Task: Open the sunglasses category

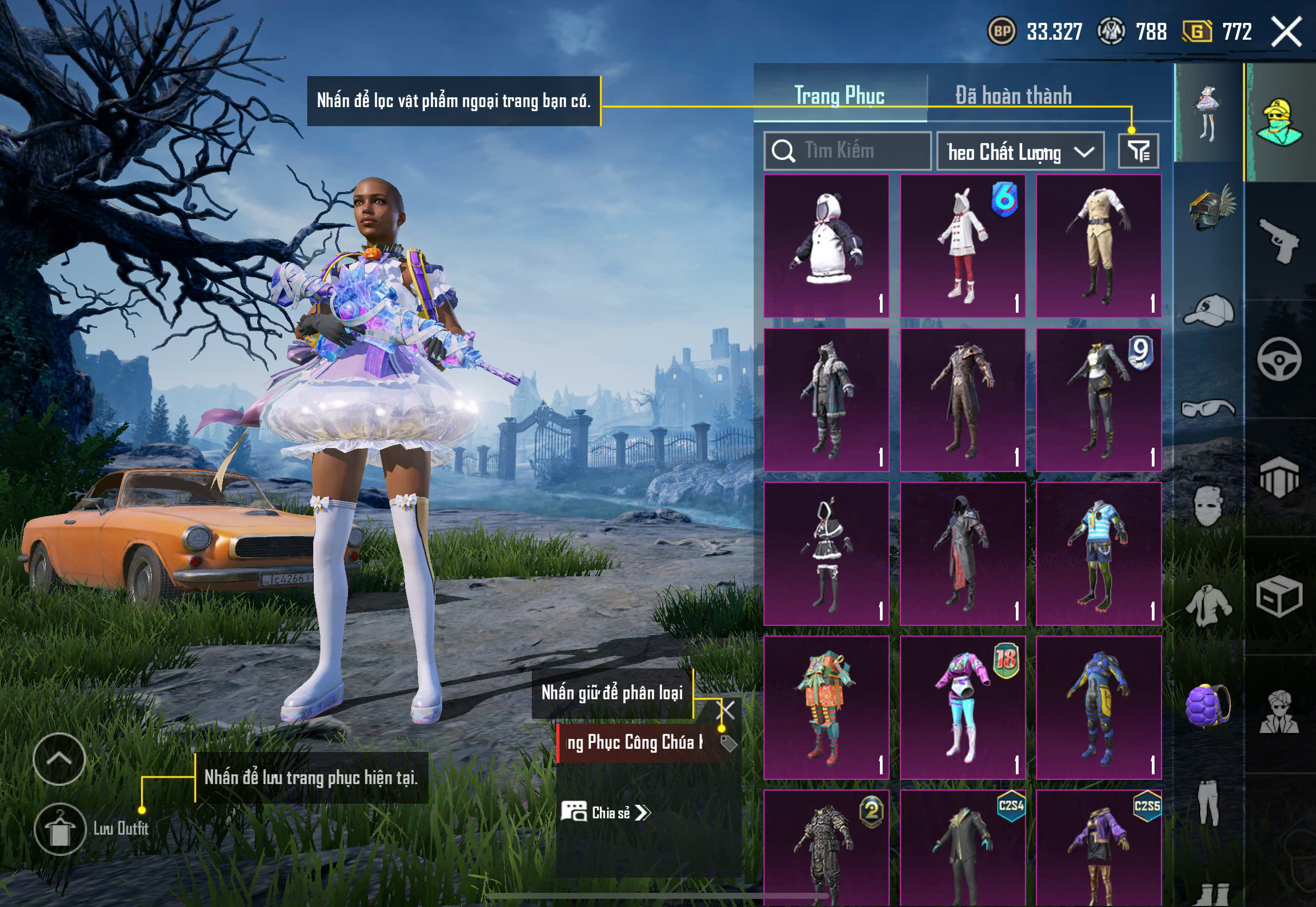Action: point(1209,408)
